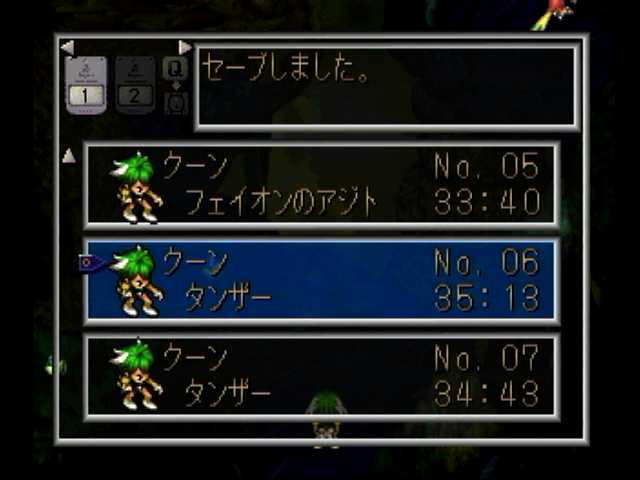This screenshot has width=640, height=480.
Task: Click the right arrow above the memory cards
Action: tap(184, 47)
